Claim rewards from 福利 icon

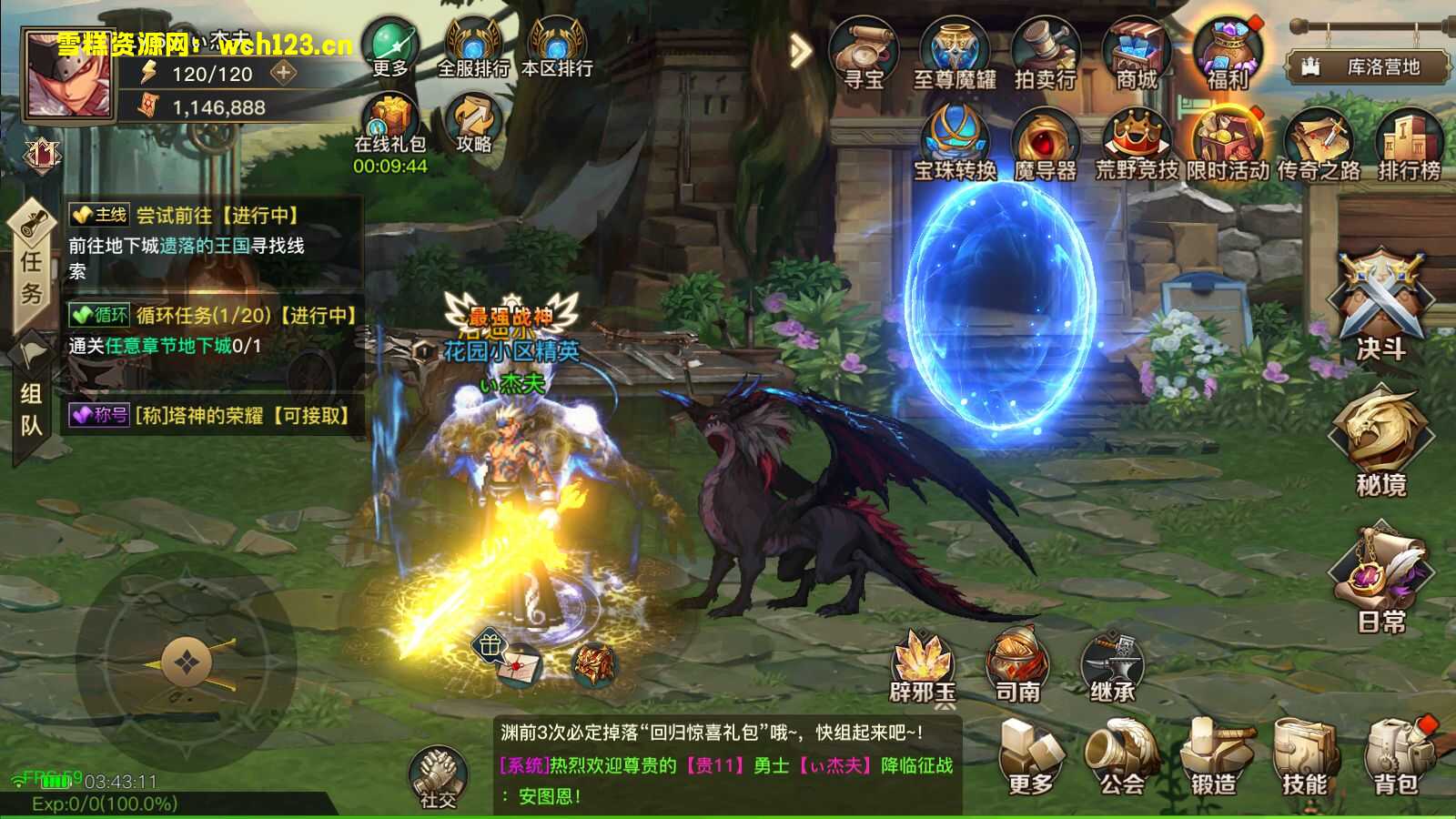tap(1228, 55)
